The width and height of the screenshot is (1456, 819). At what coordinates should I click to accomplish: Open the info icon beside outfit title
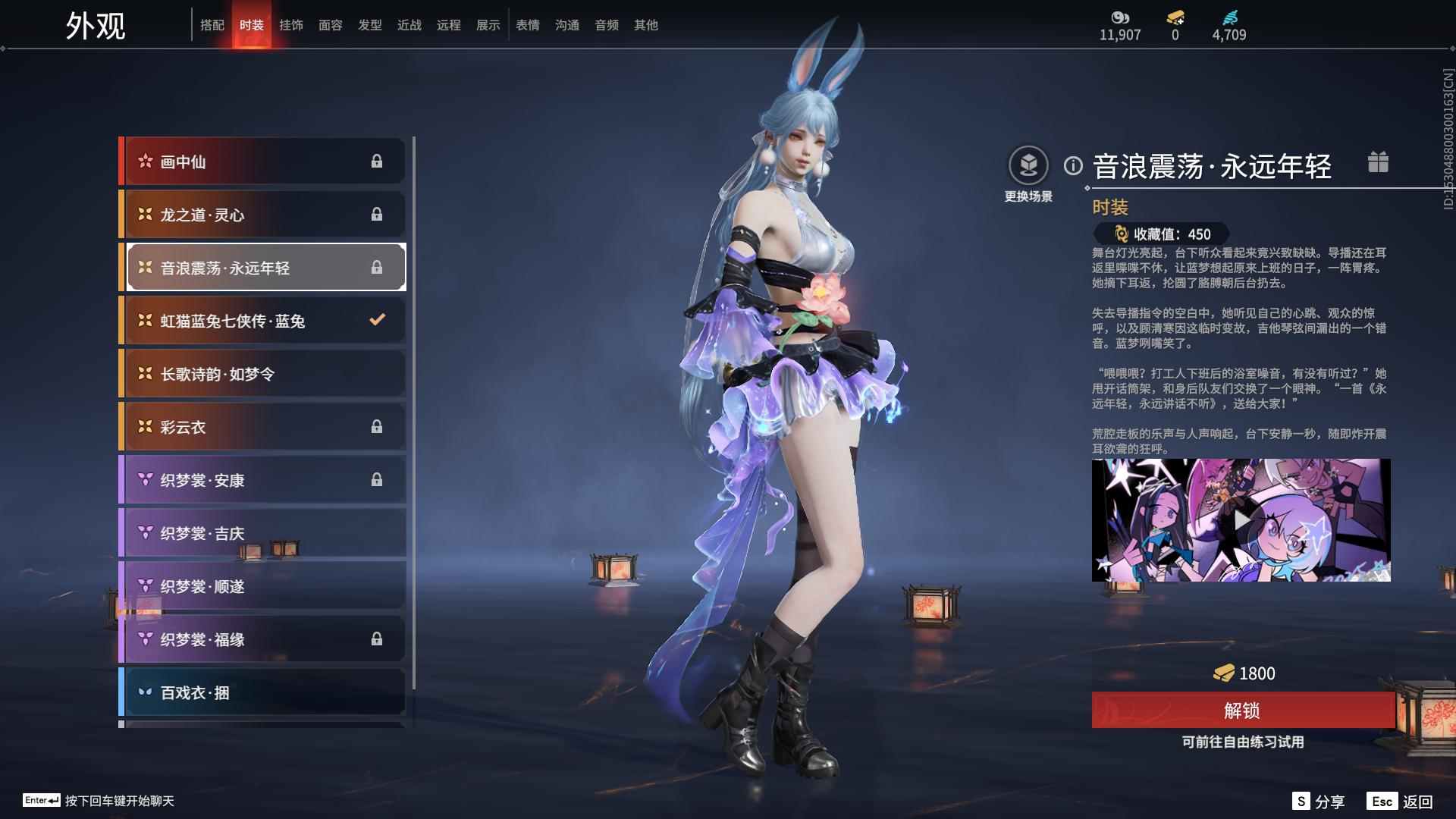click(1073, 165)
